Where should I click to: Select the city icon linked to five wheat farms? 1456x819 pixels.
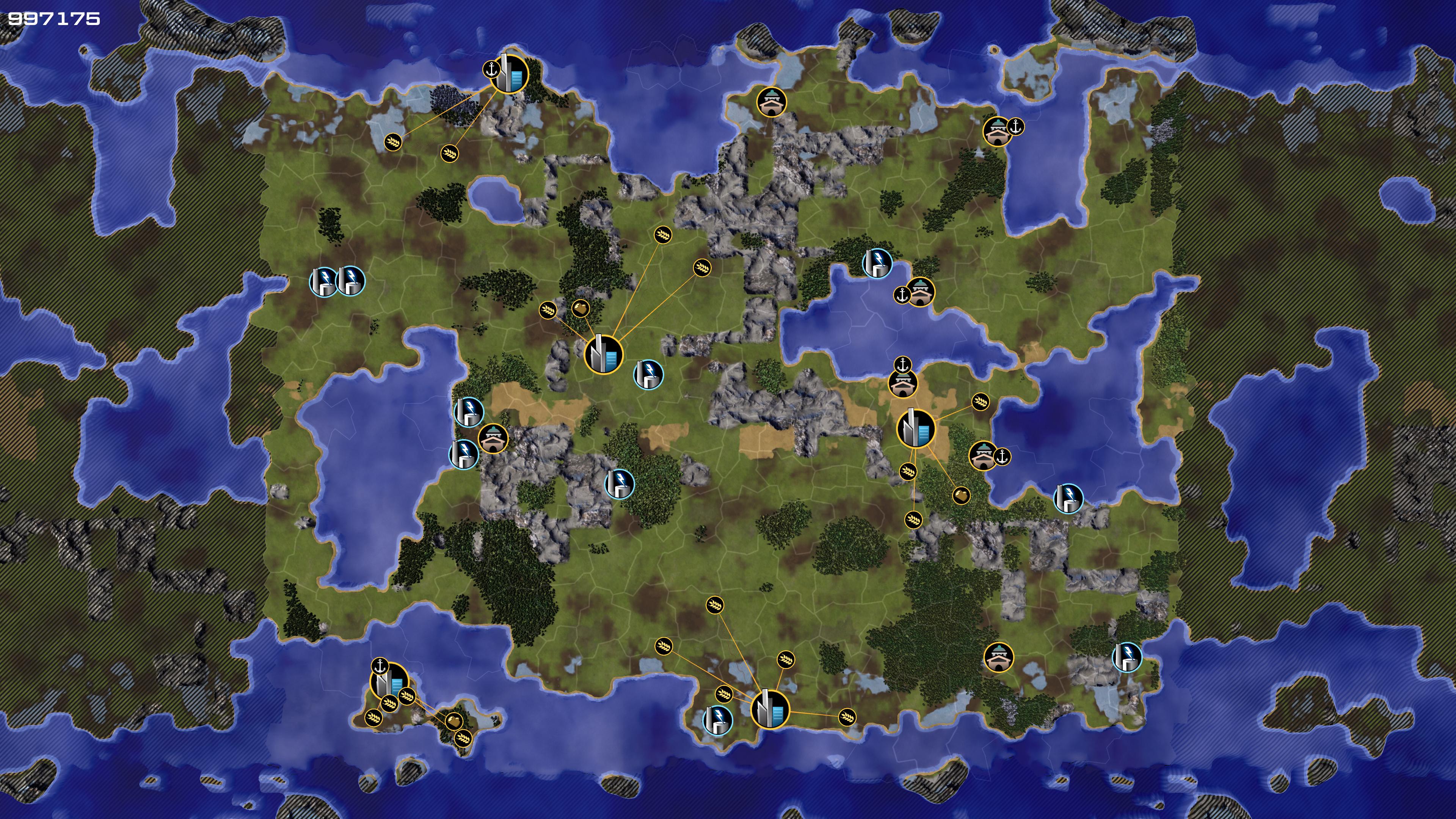769,709
